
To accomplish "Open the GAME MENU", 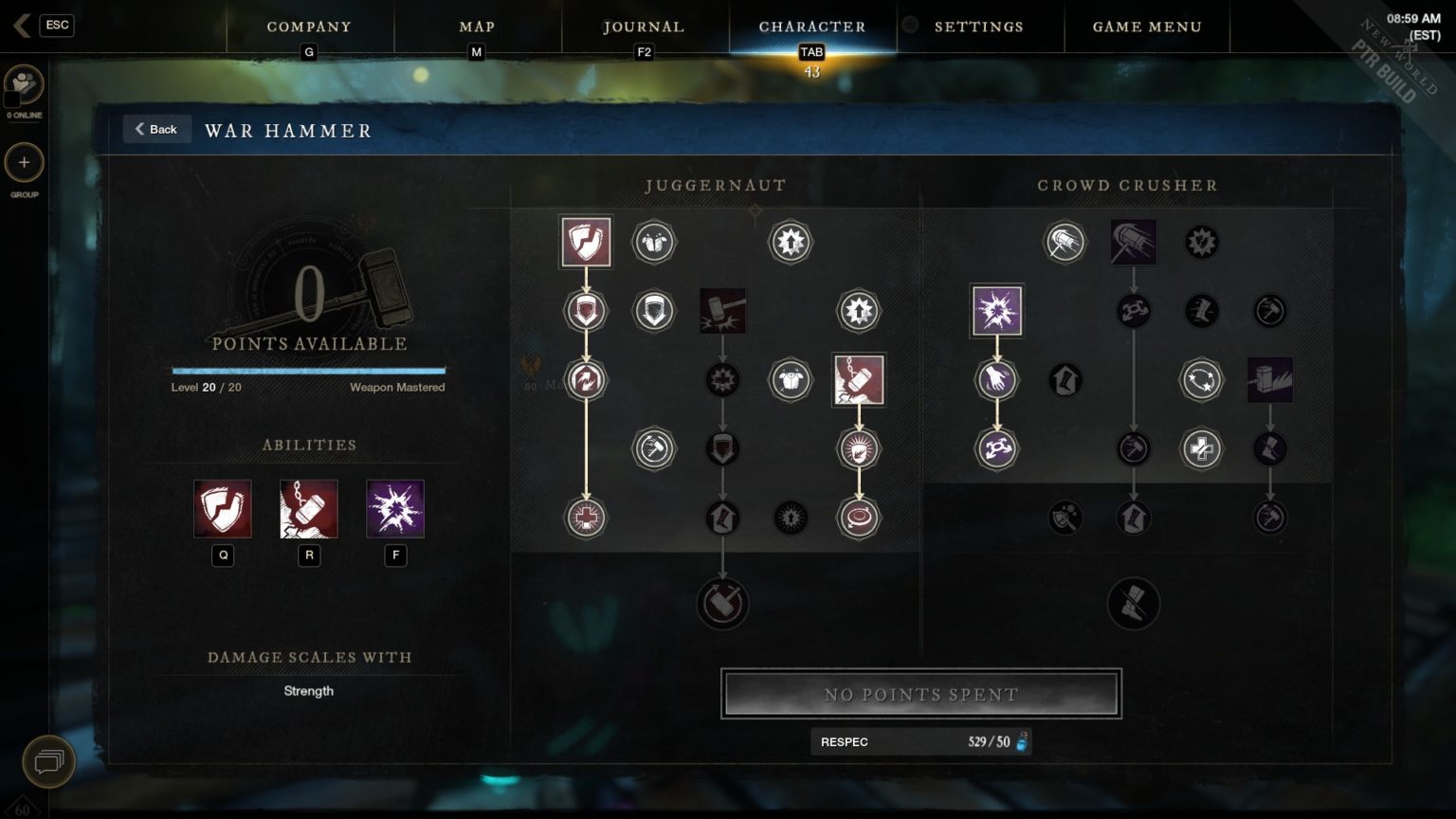I will pyautogui.click(x=1146, y=27).
